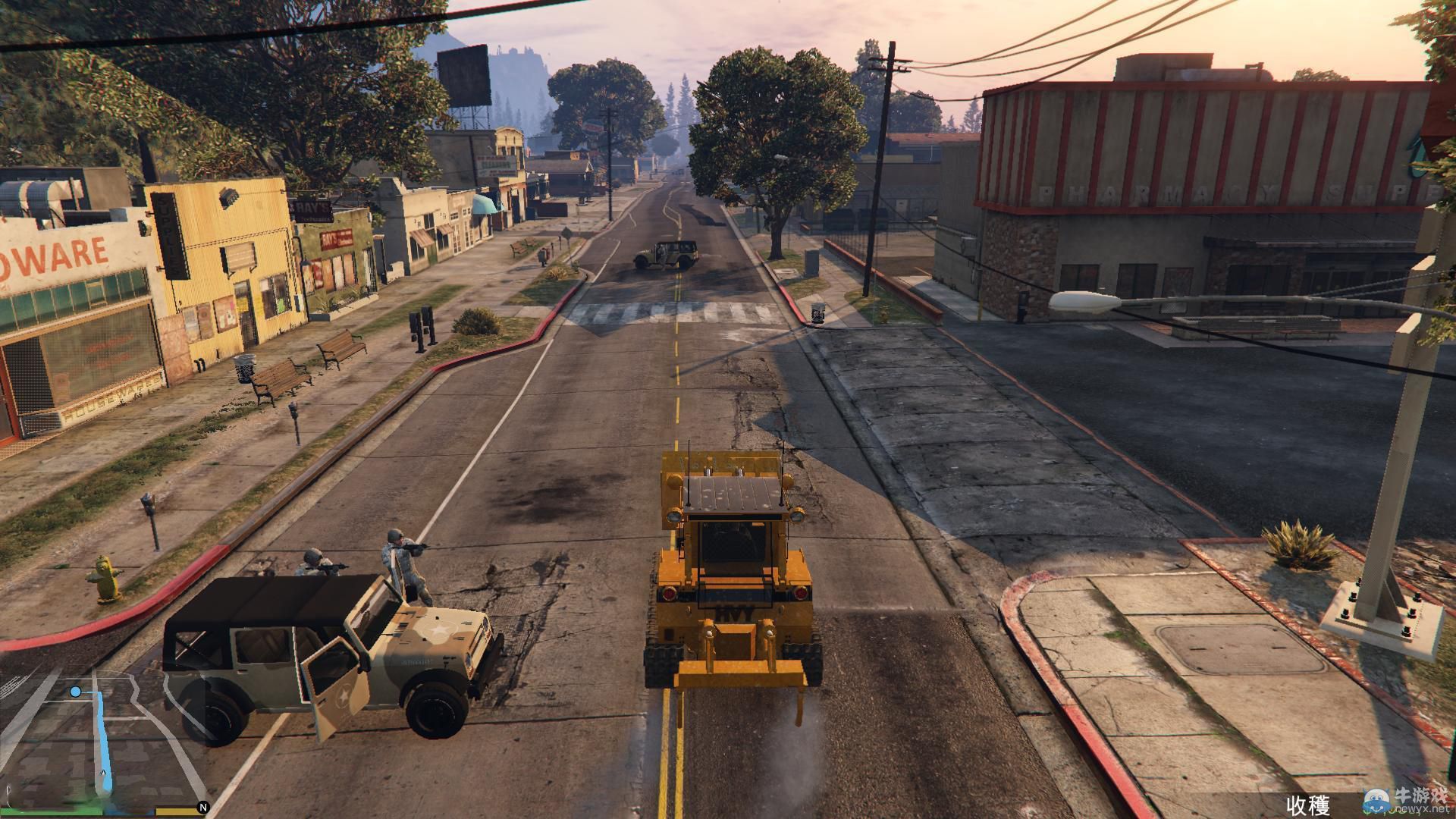1456x819 pixels.
Task: Click the newyx.net watermark link
Action: 1421,809
